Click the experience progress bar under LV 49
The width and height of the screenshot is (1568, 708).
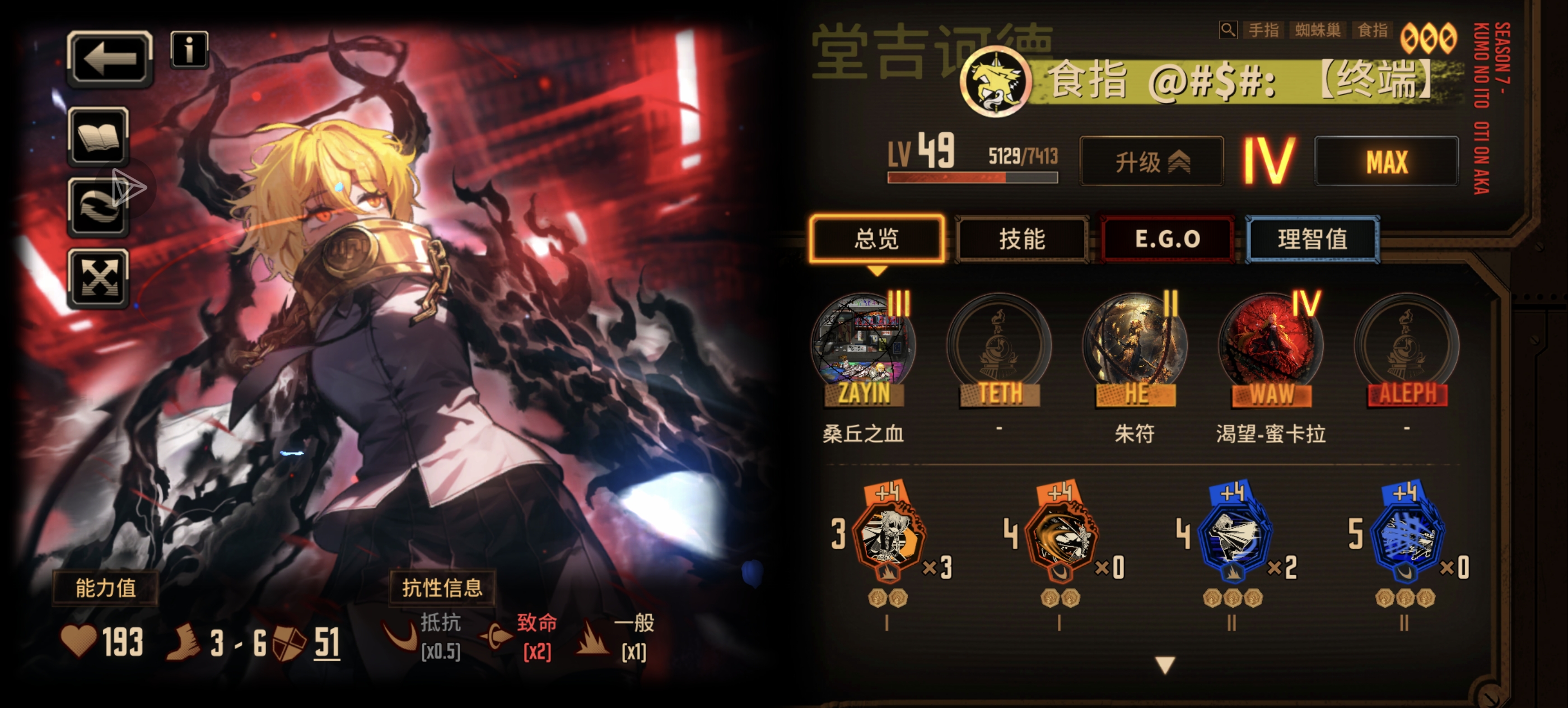click(x=972, y=178)
